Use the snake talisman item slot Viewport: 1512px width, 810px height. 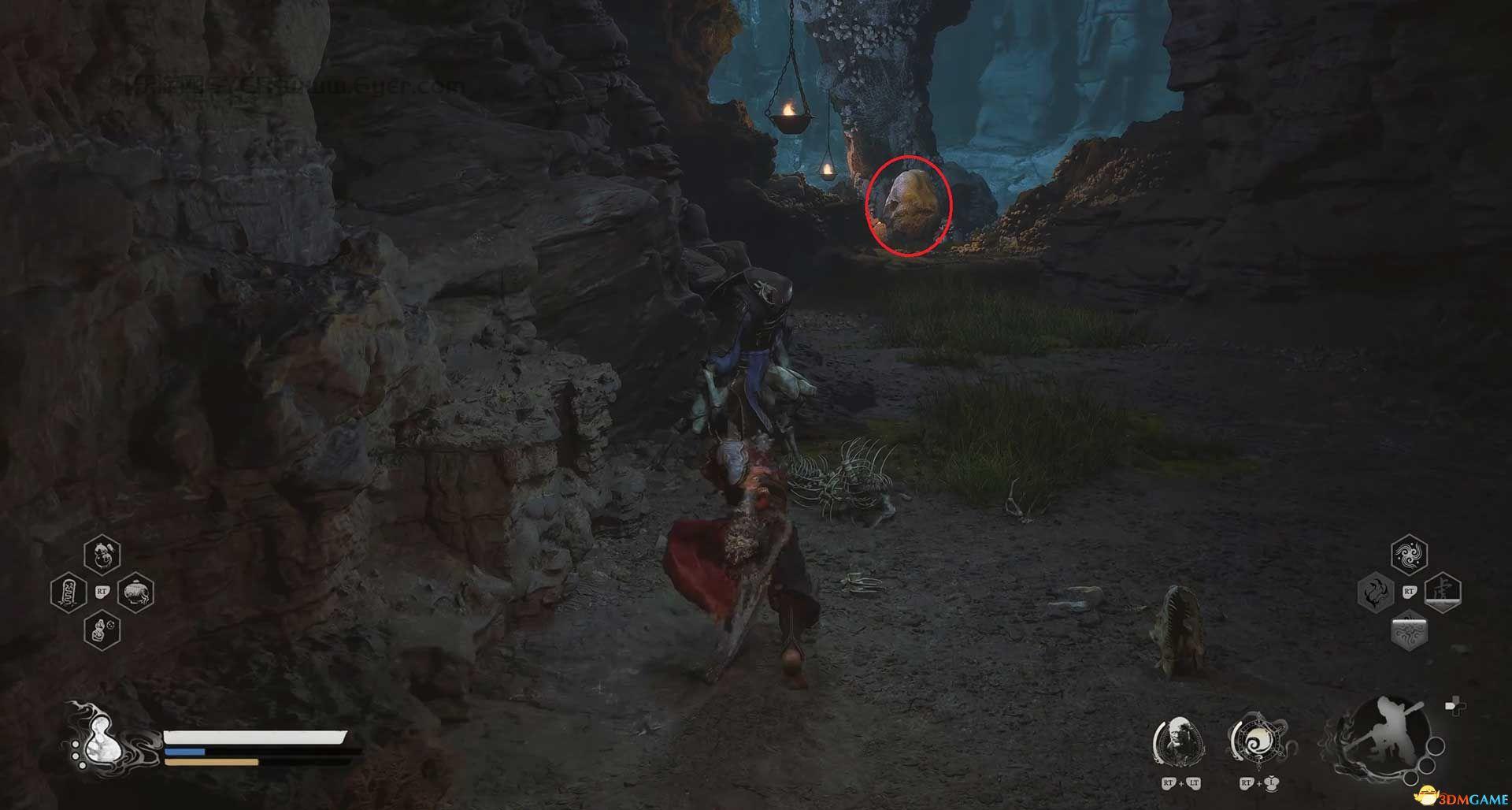click(x=68, y=593)
